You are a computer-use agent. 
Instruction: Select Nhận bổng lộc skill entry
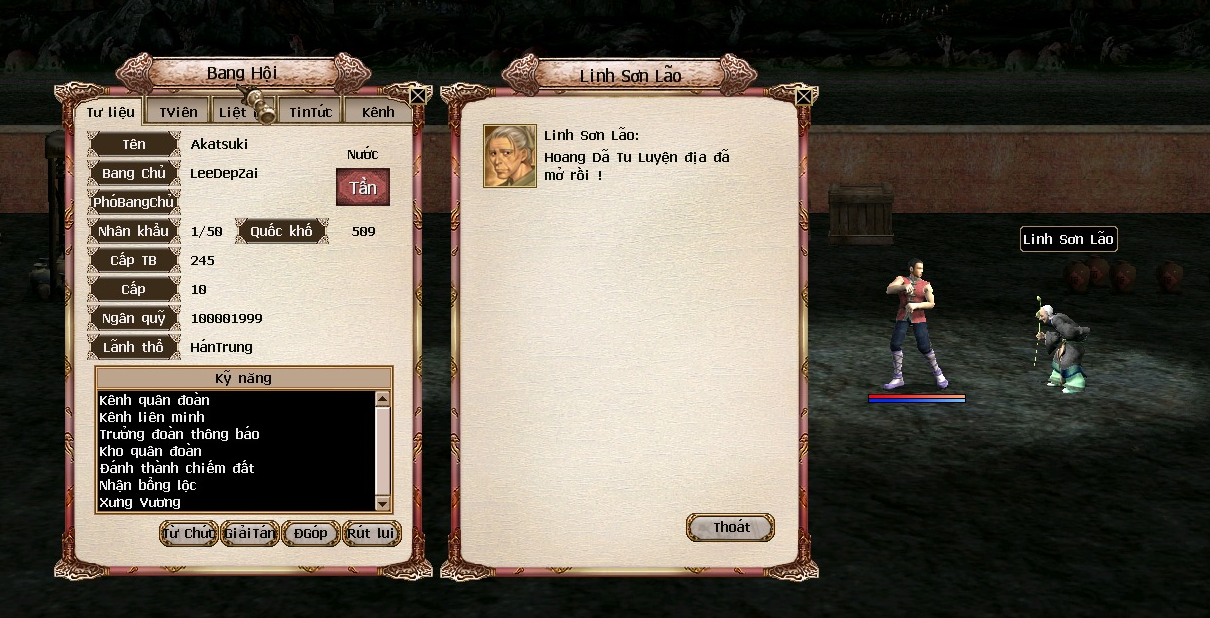(148, 485)
